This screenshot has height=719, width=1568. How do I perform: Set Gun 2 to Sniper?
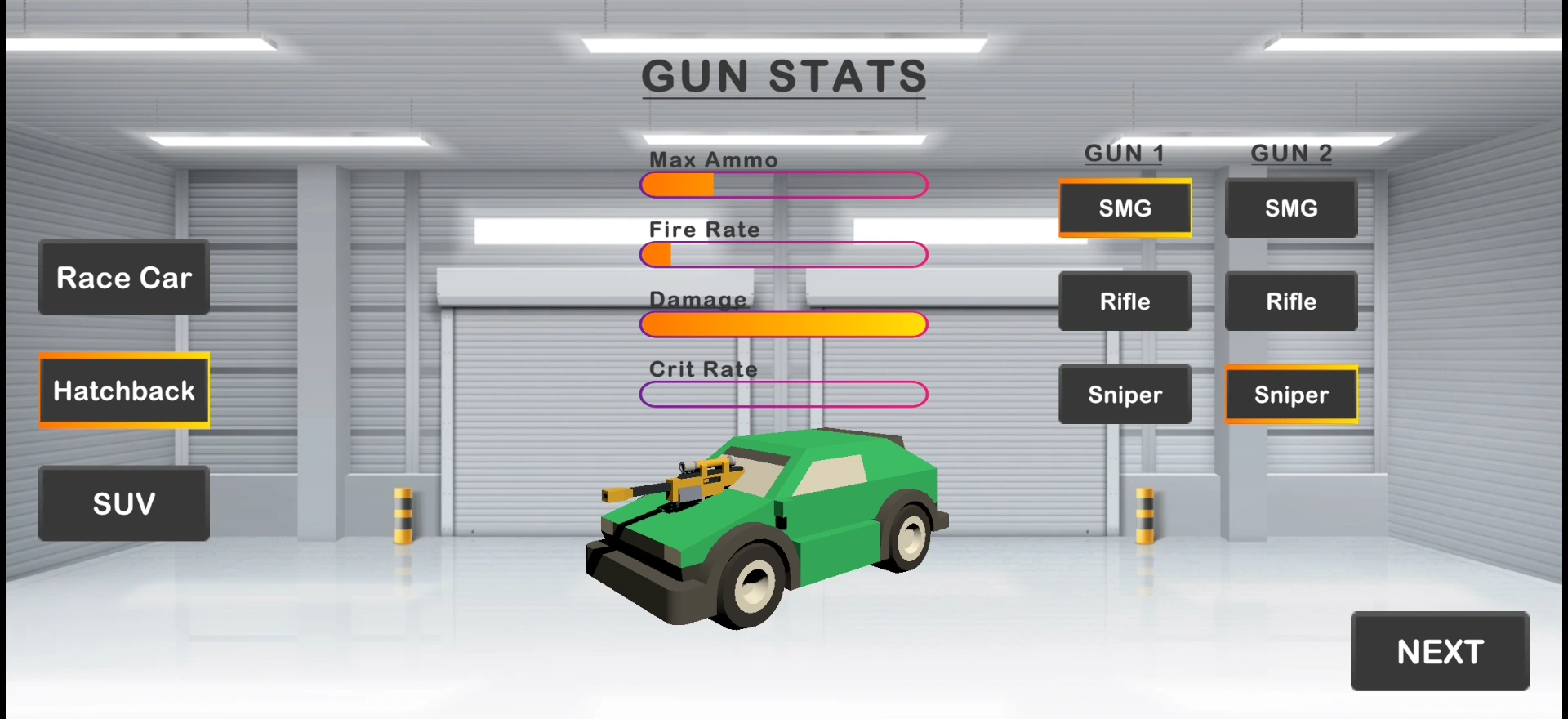1291,395
